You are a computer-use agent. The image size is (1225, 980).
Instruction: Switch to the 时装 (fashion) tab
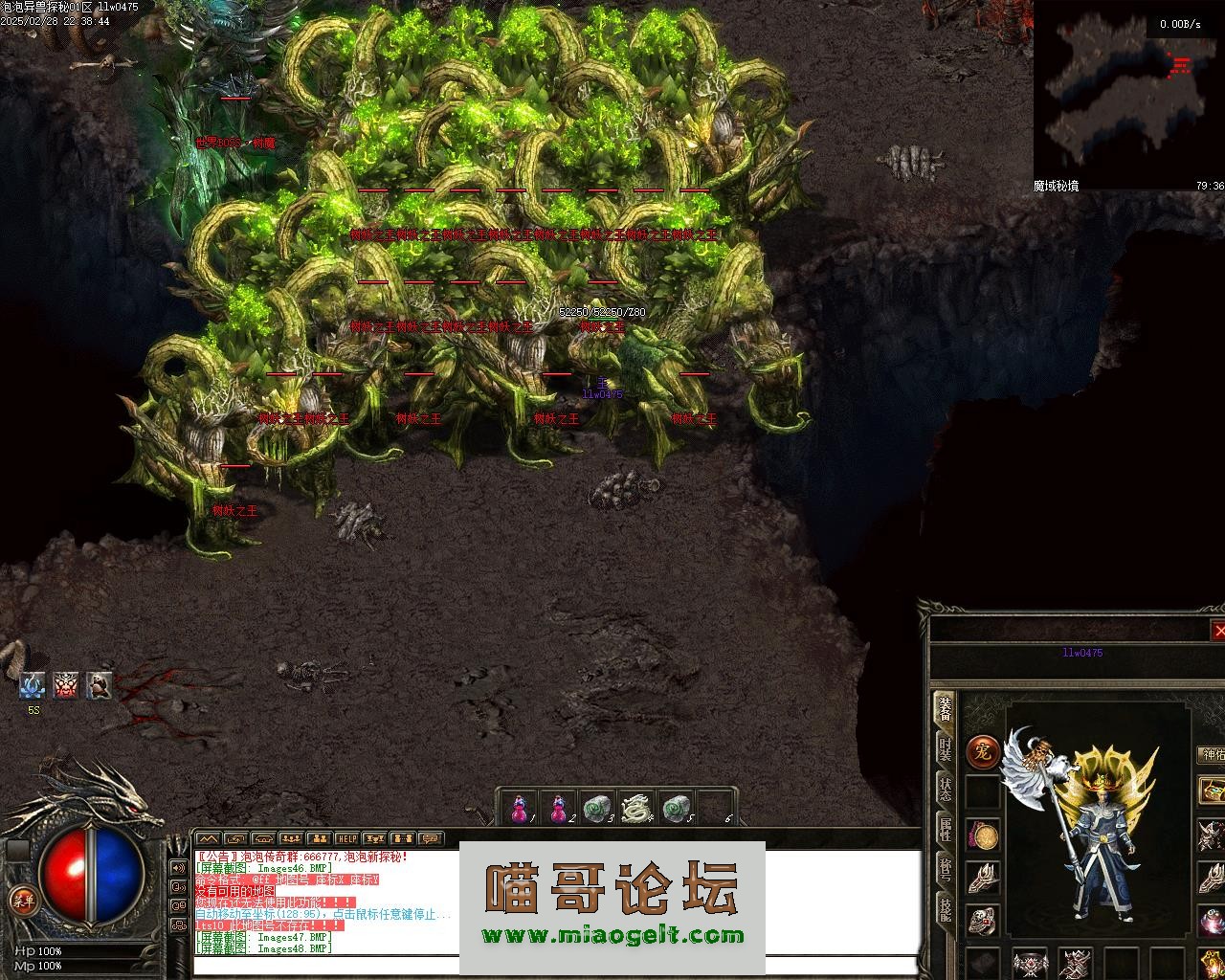pos(945,747)
